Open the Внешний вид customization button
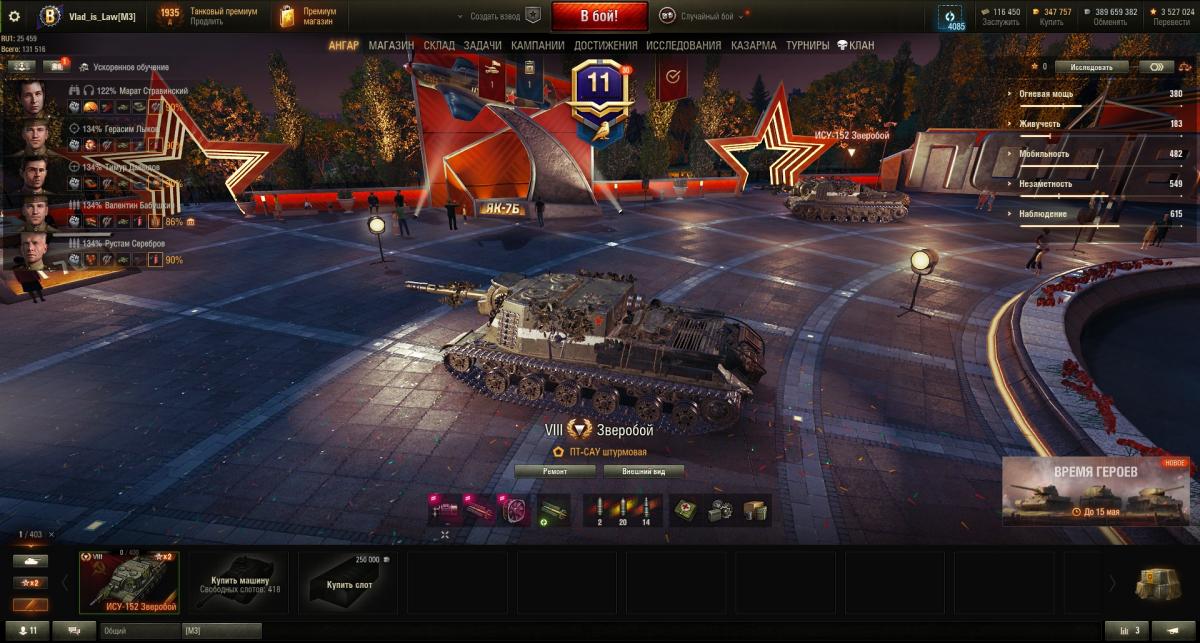The image size is (1200, 643). 638,471
